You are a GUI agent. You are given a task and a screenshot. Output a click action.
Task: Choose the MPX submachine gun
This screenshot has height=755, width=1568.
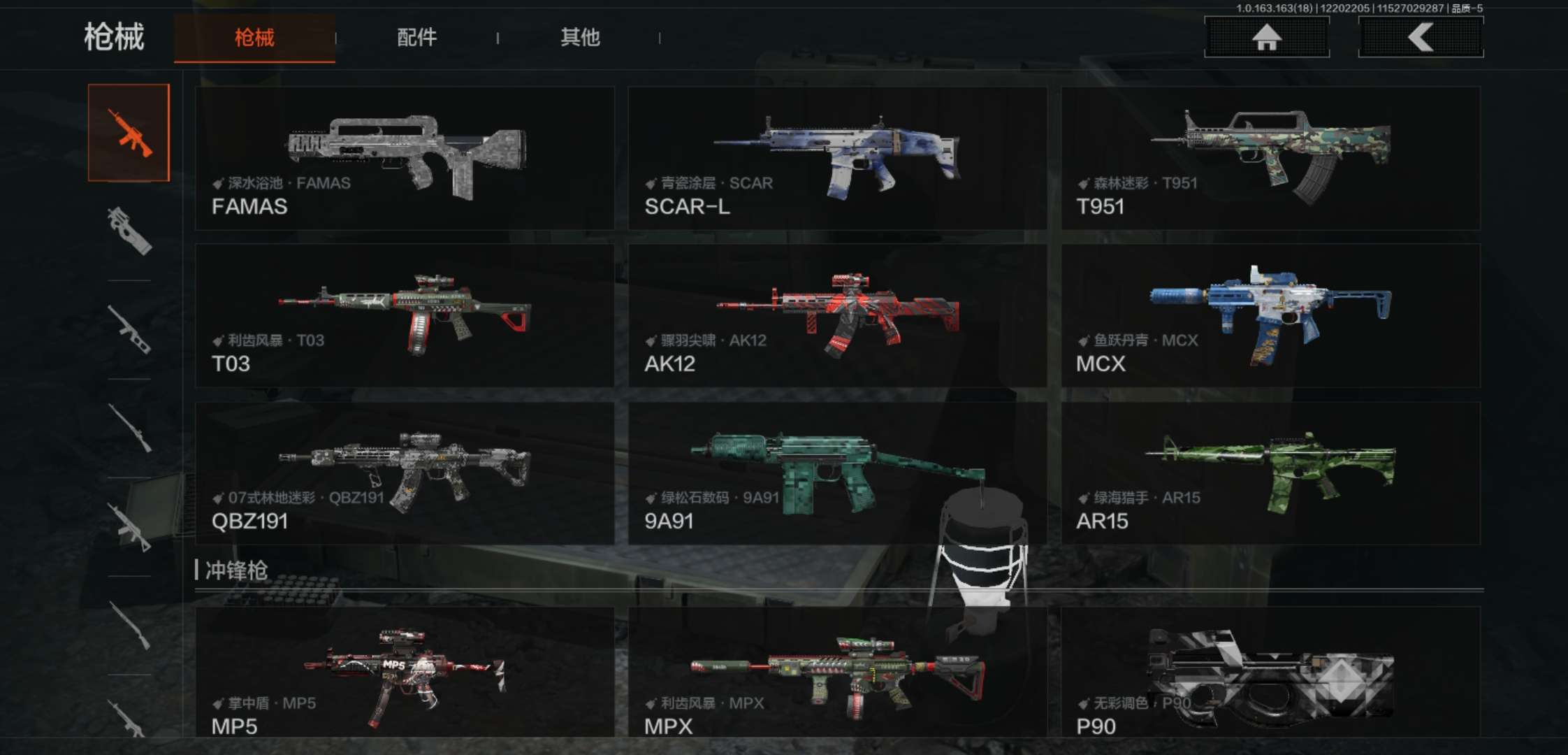837,673
